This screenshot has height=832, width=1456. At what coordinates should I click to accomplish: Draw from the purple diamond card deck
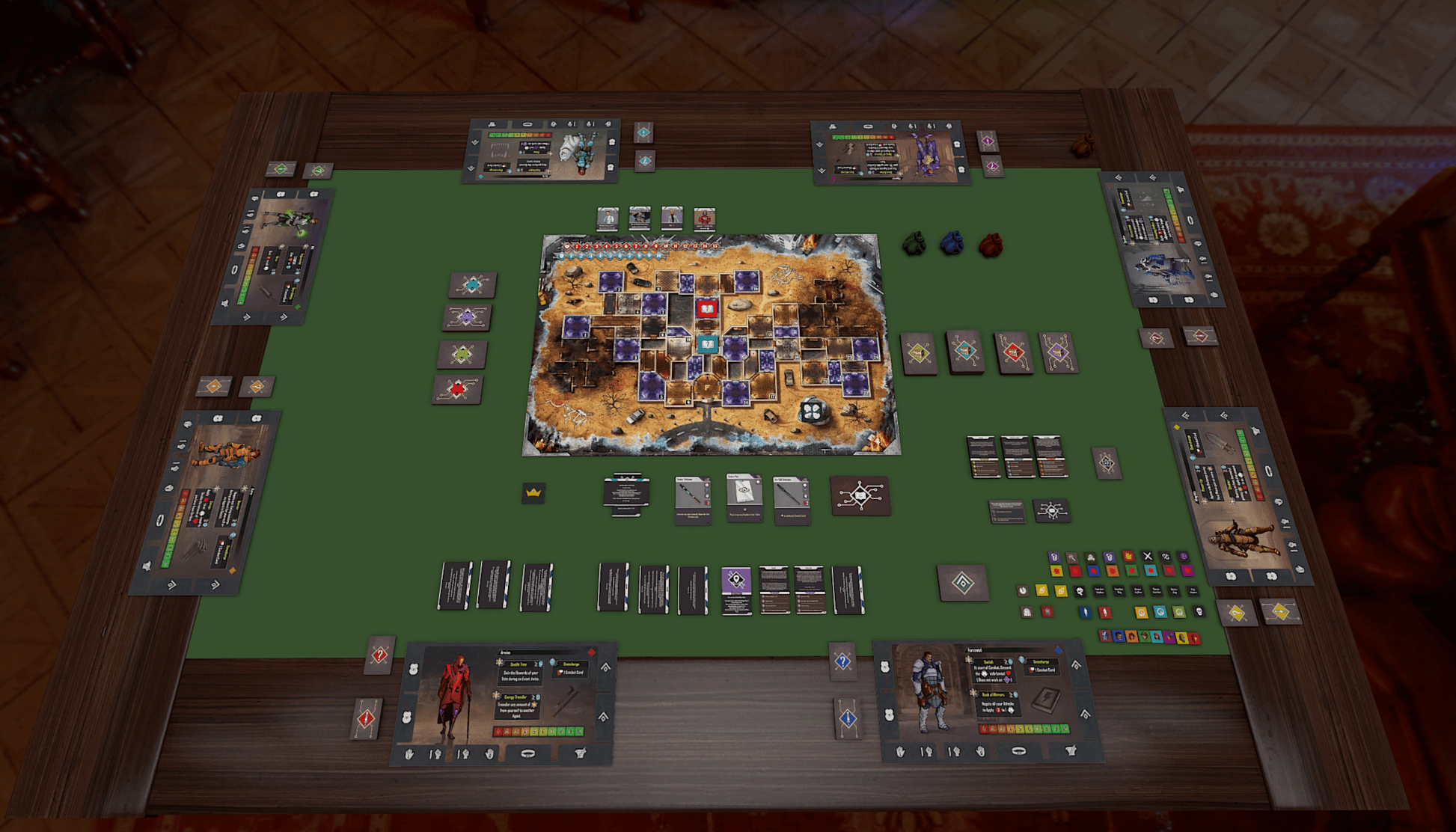(1058, 353)
